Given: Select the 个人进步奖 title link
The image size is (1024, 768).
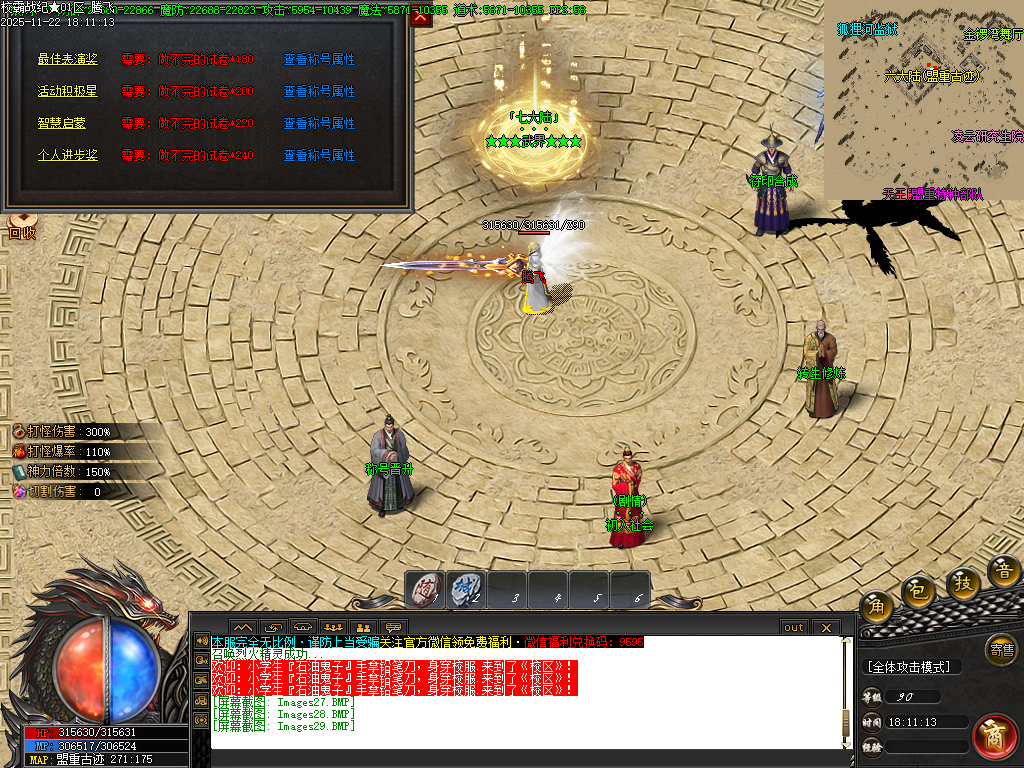Looking at the screenshot, I should coord(67,155).
